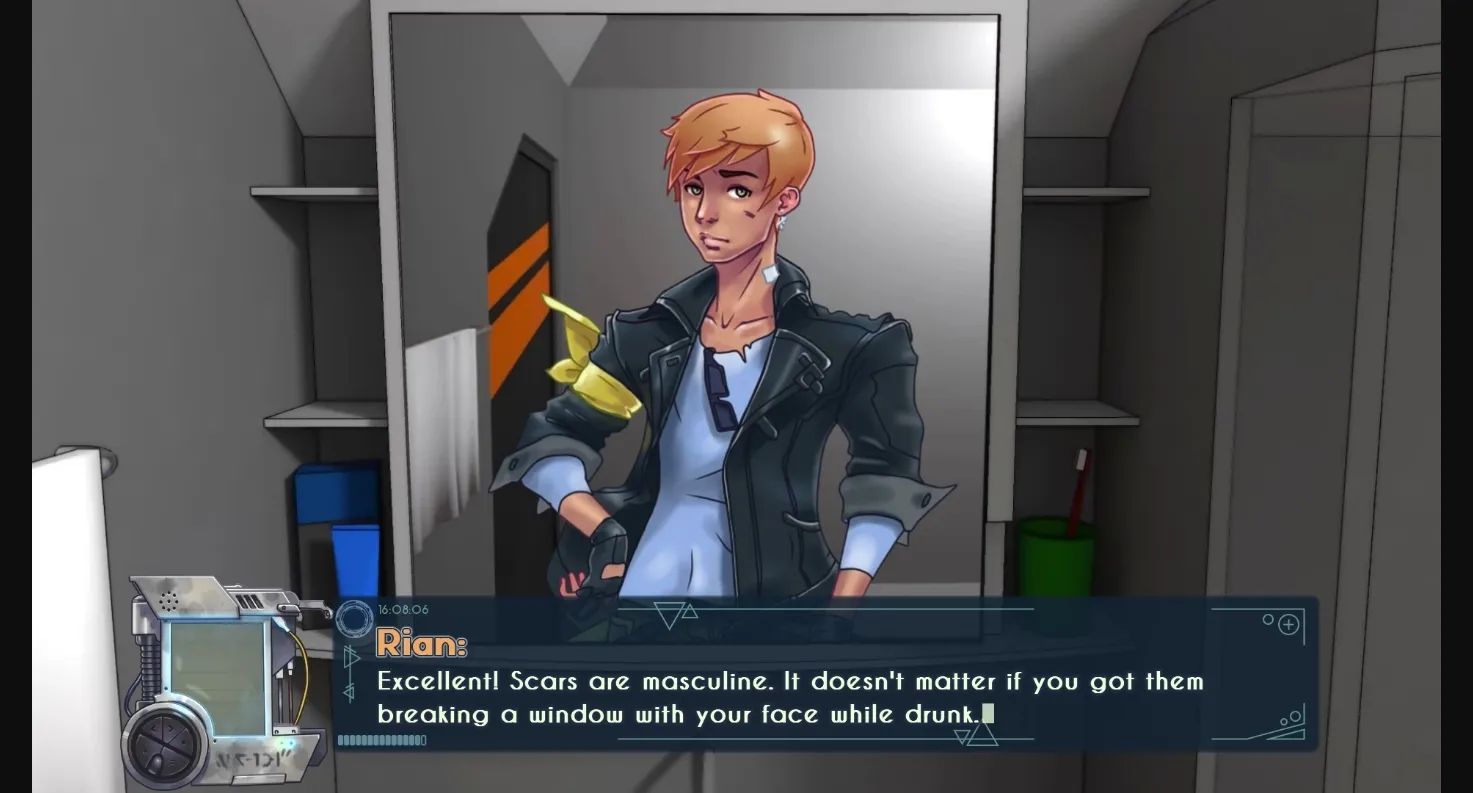Click the circled plus icon on the dialogue box
The width and height of the screenshot is (1473, 793).
[x=1288, y=625]
